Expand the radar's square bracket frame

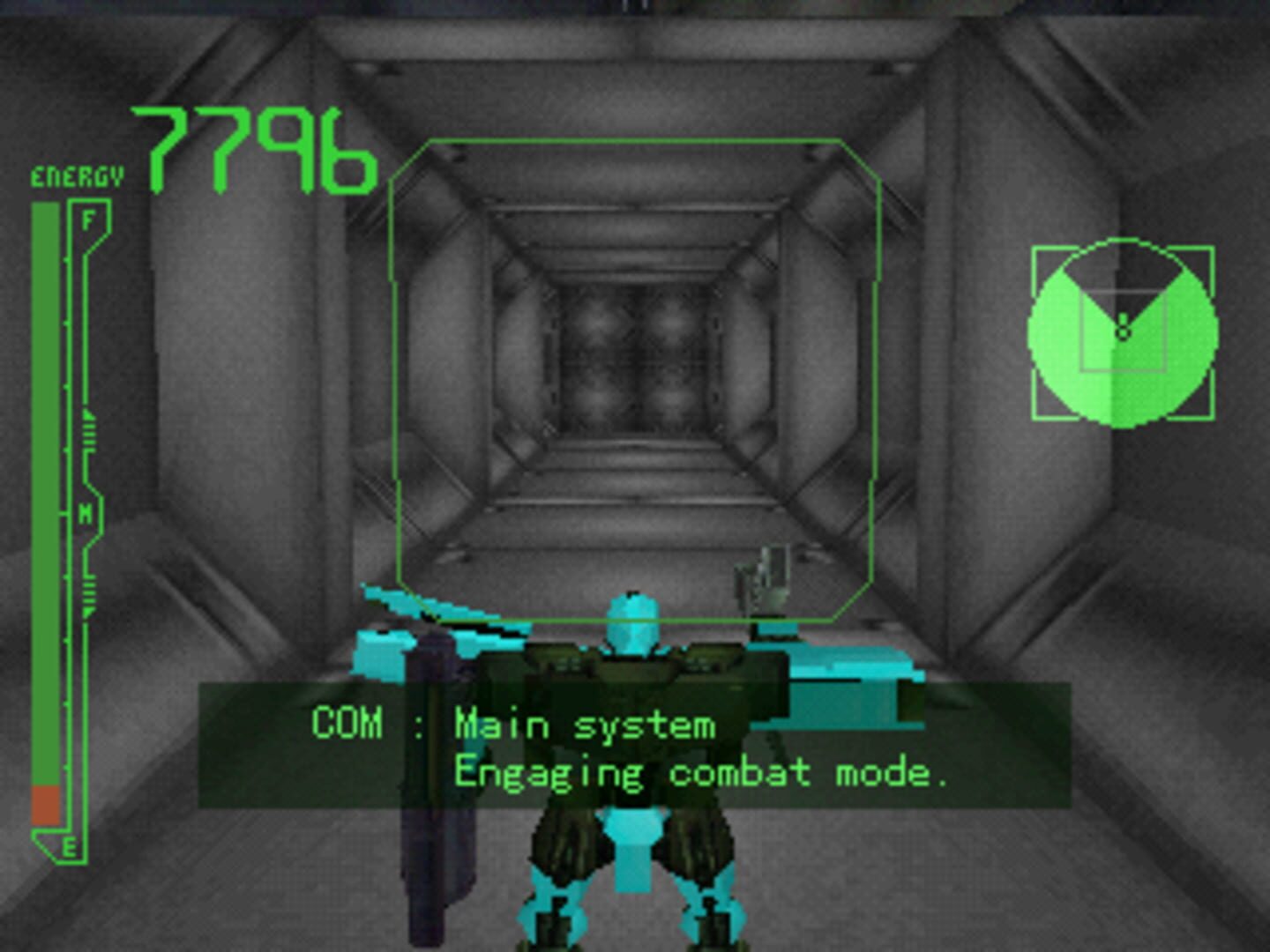1036,251
